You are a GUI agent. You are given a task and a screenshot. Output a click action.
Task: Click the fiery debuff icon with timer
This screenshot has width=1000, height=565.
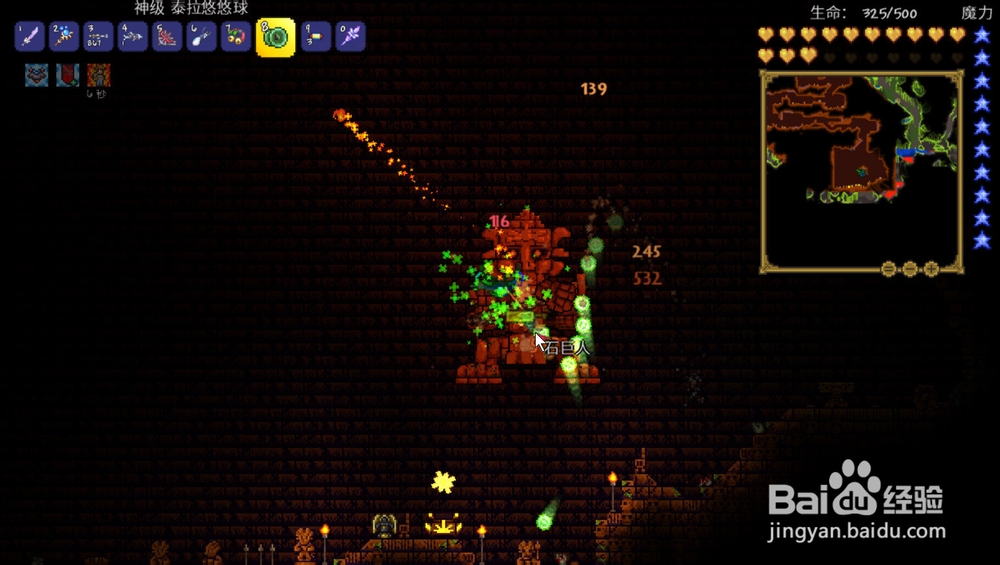[x=98, y=75]
